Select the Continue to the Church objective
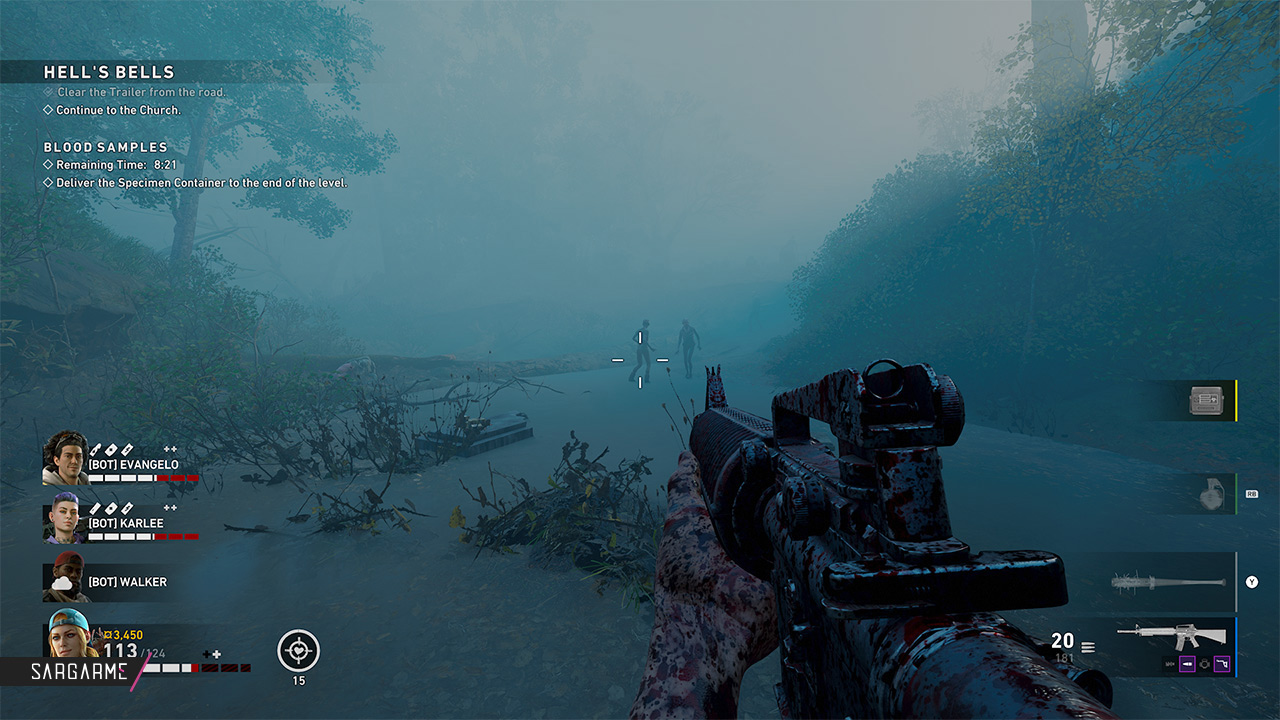Viewport: 1280px width, 720px height. tap(118, 110)
